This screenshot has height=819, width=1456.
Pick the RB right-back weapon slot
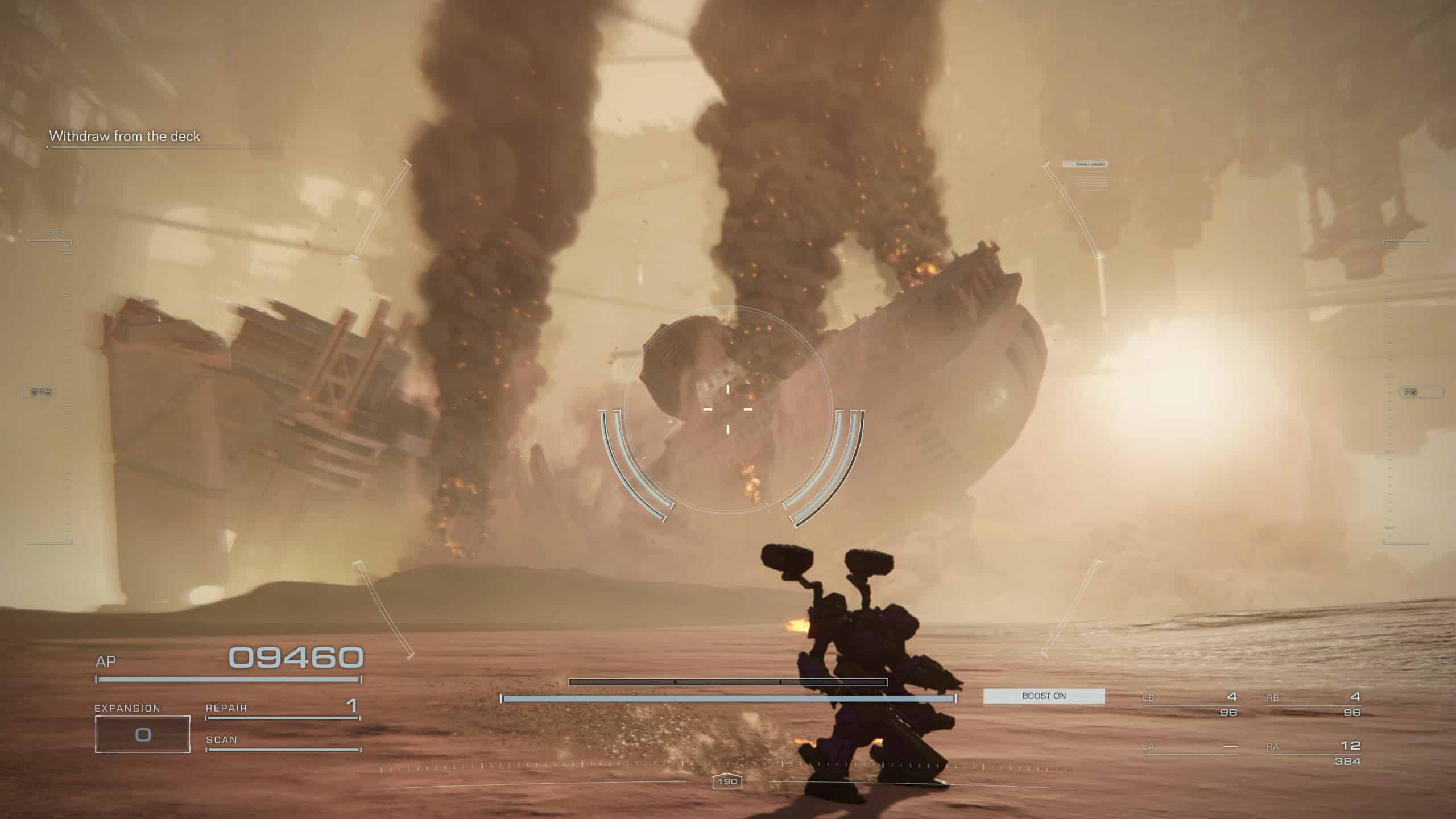click(x=1313, y=704)
